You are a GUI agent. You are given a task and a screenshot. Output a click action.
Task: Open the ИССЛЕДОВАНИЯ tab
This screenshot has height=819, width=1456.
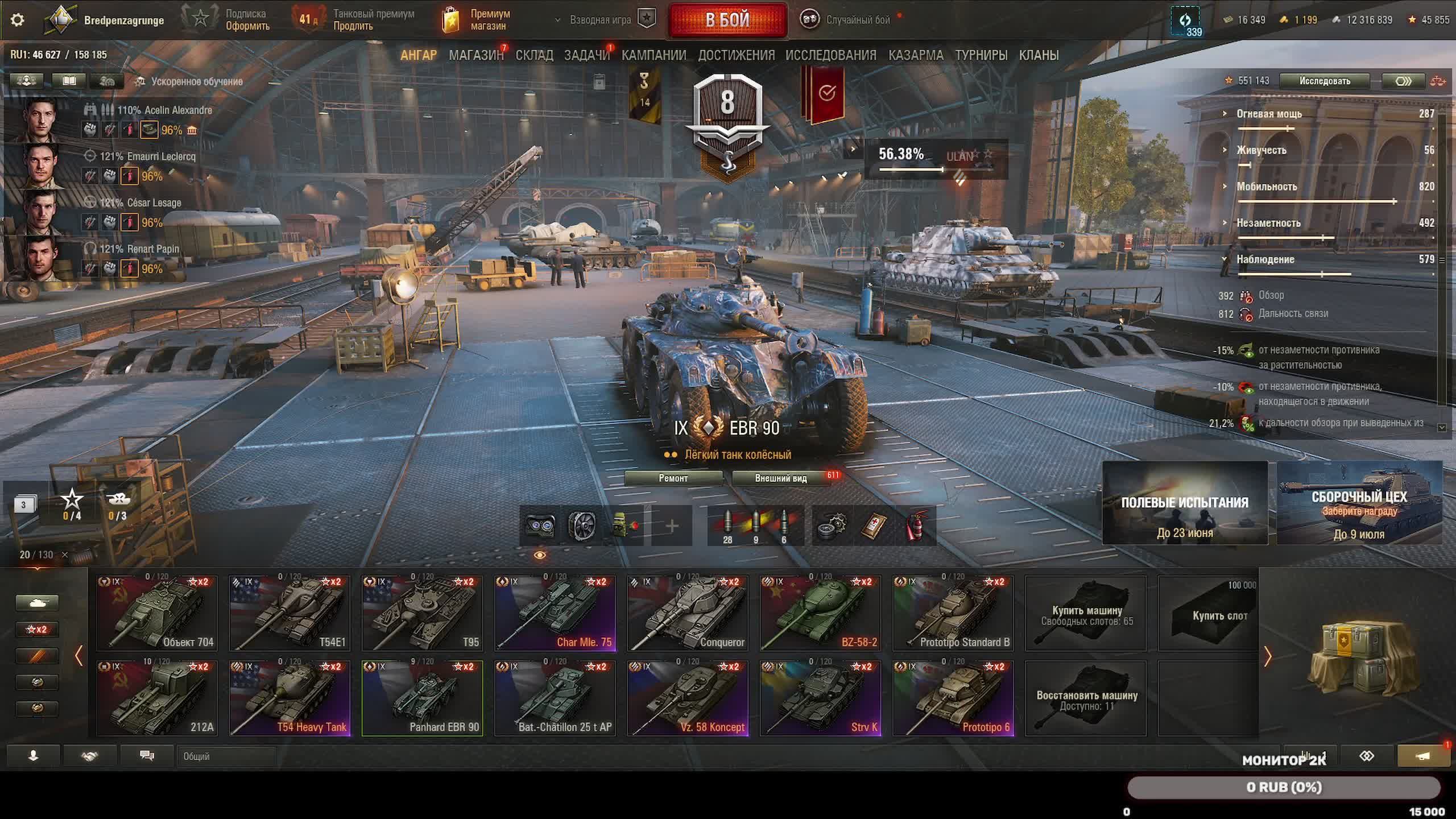coord(830,55)
